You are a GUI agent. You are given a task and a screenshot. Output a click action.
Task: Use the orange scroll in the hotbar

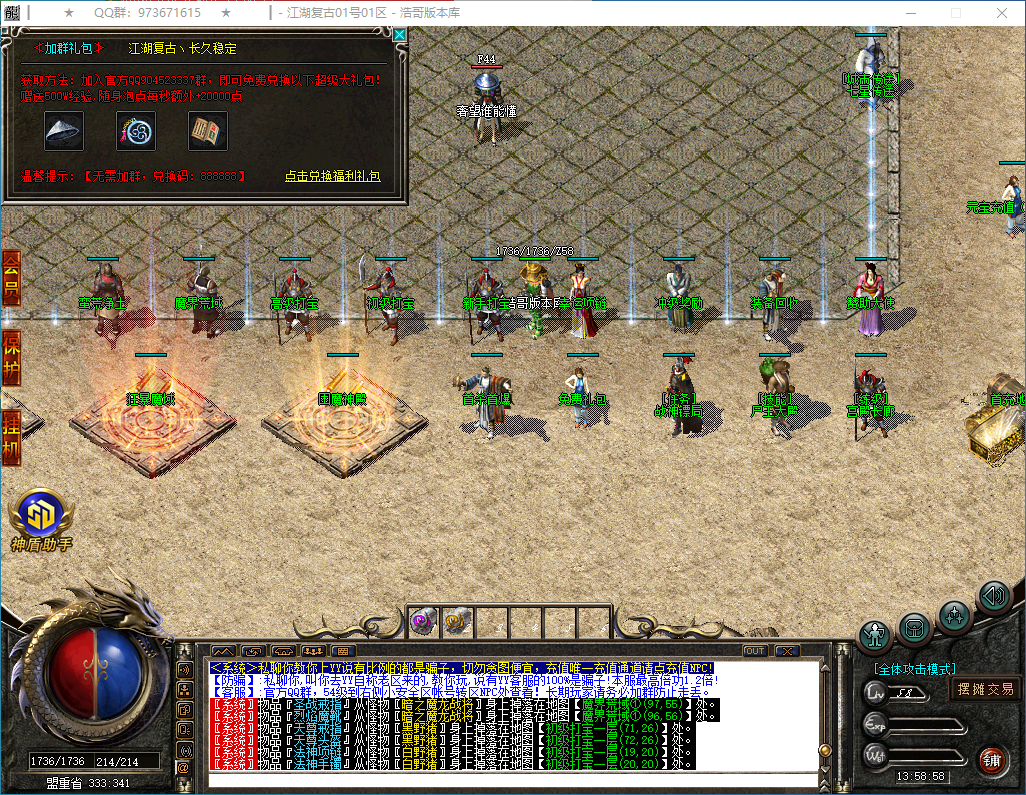454,621
